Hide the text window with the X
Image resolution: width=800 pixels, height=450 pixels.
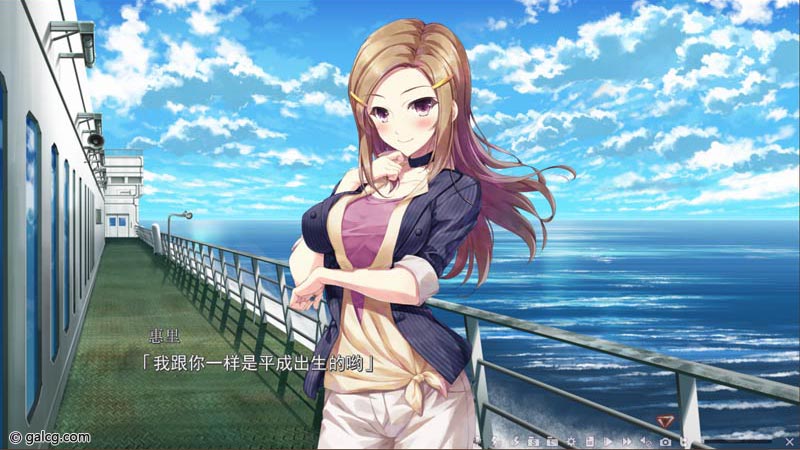pos(789,441)
